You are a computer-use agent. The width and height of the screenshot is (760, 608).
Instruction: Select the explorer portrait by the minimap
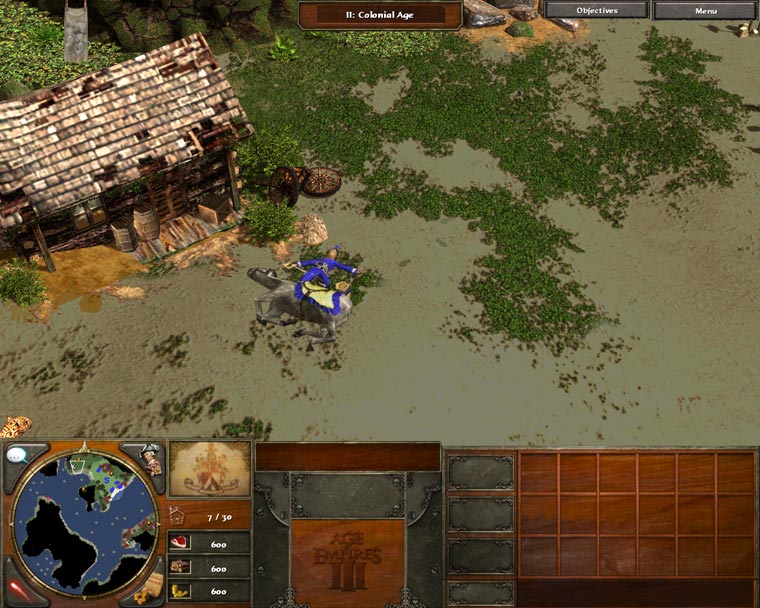148,460
